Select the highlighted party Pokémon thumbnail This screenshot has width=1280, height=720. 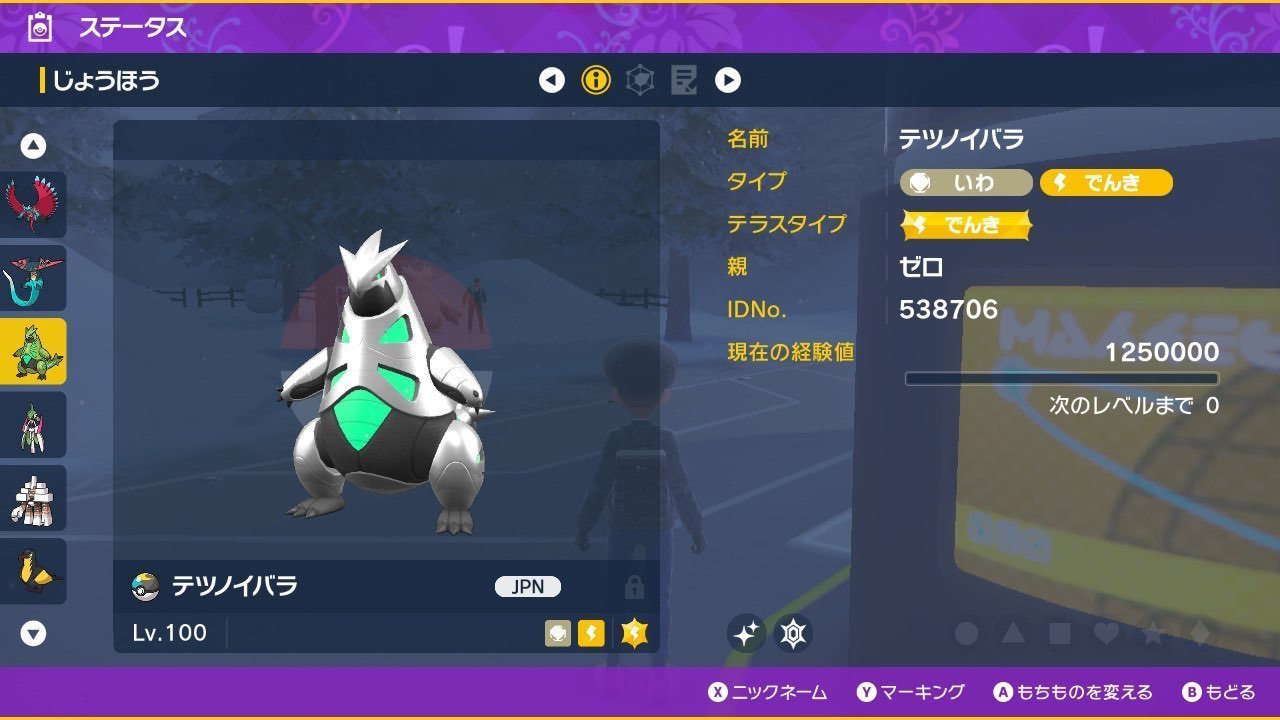pos(33,352)
